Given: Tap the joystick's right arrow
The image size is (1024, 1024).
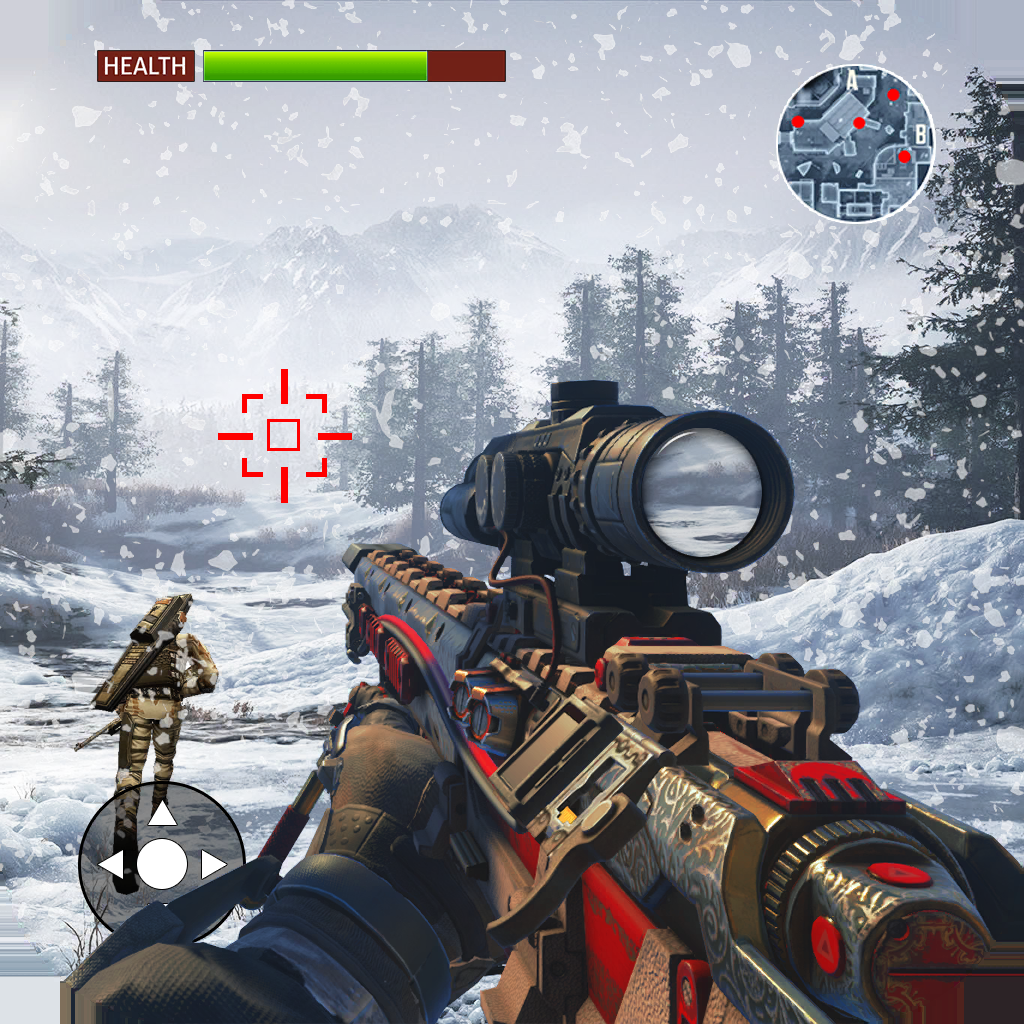Looking at the screenshot, I should click(x=213, y=865).
